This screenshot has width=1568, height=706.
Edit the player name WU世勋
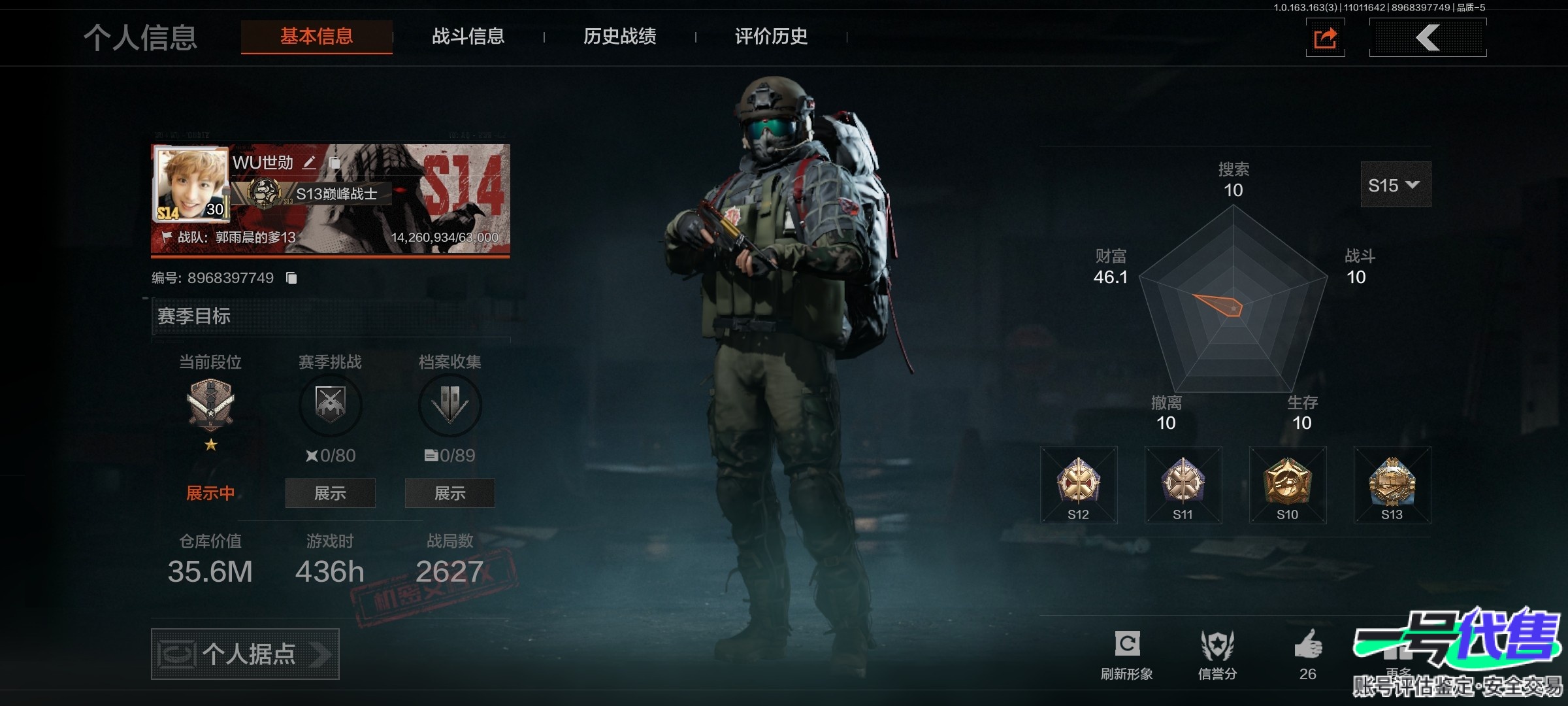pos(310,163)
